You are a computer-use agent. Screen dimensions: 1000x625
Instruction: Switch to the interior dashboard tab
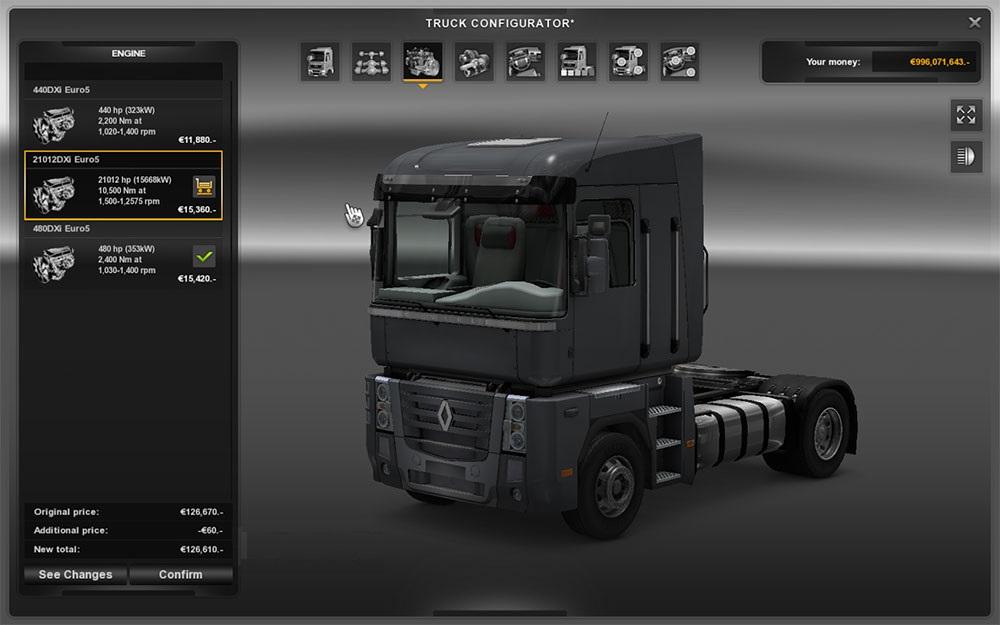tap(526, 62)
